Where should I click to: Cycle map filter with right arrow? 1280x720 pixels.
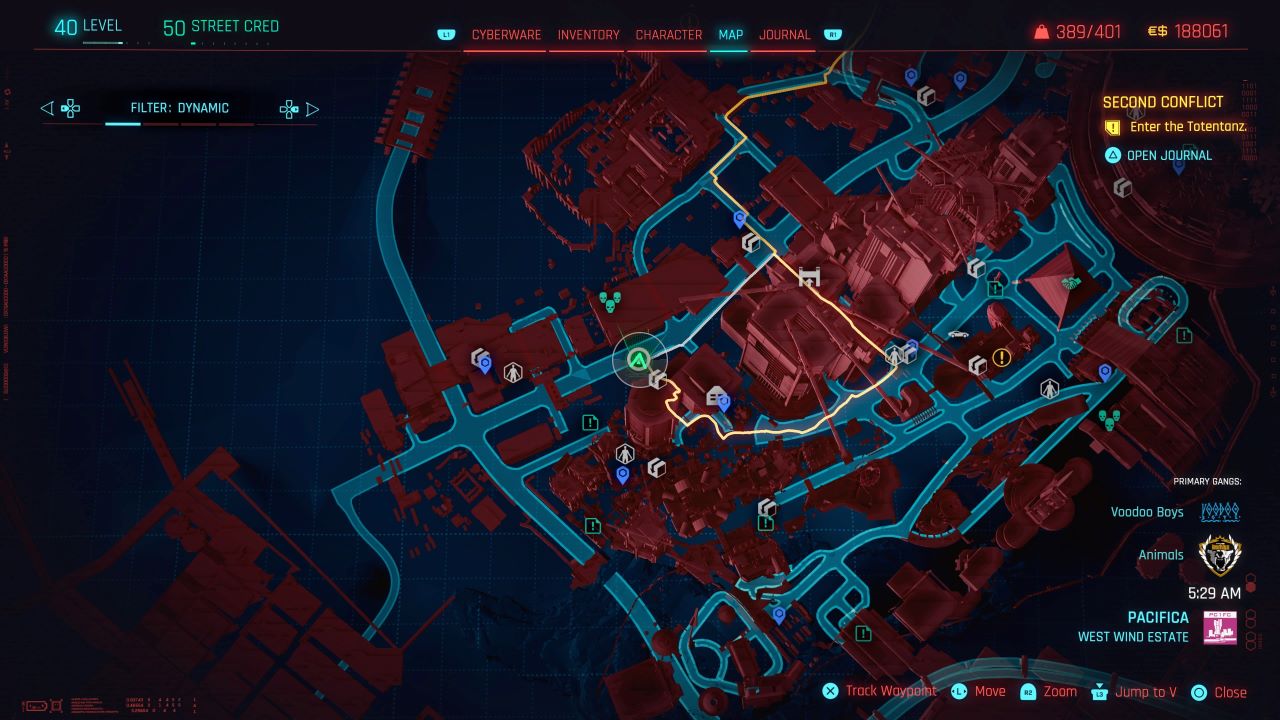point(312,108)
